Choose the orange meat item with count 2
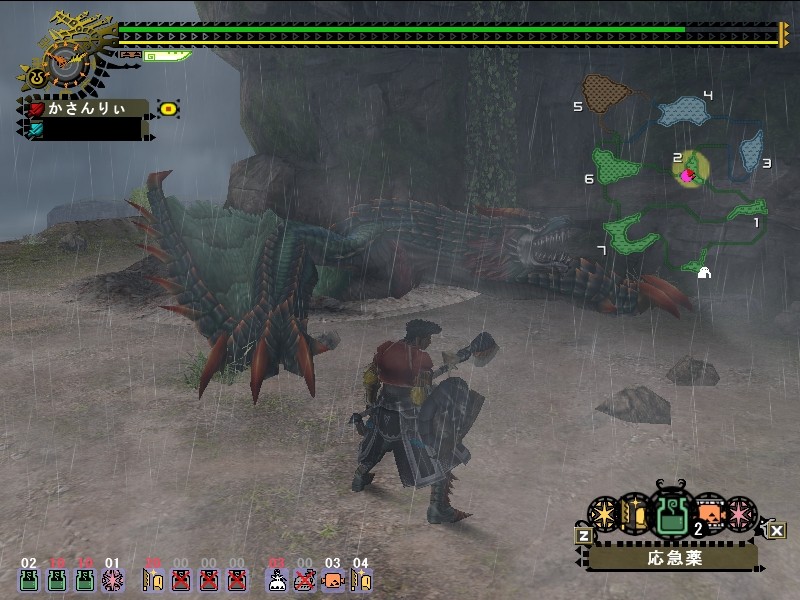The image size is (800, 600). (x=708, y=514)
